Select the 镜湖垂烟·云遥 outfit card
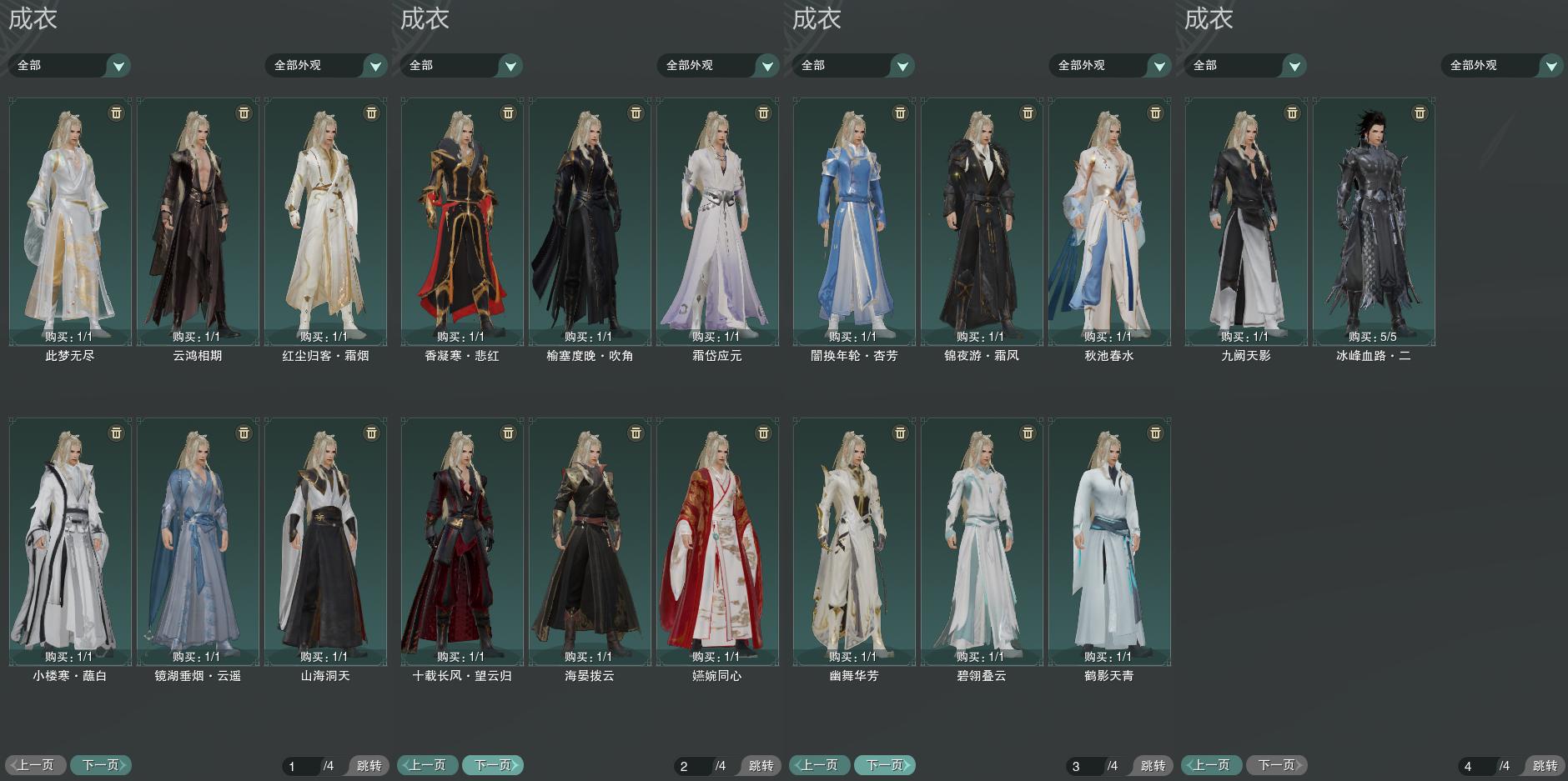The height and width of the screenshot is (781, 1568). [x=198, y=542]
